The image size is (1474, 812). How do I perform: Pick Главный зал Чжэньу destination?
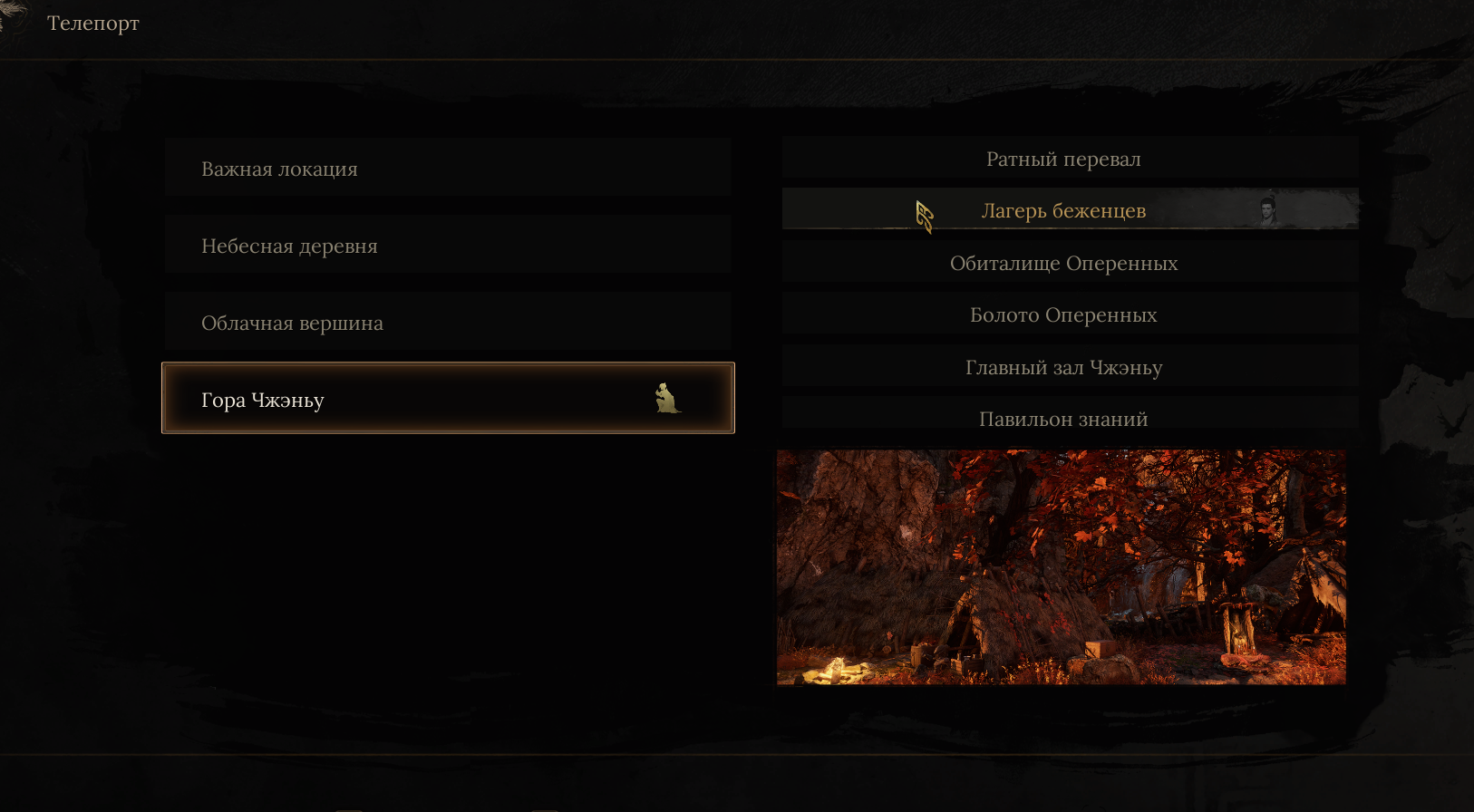pyautogui.click(x=1069, y=367)
